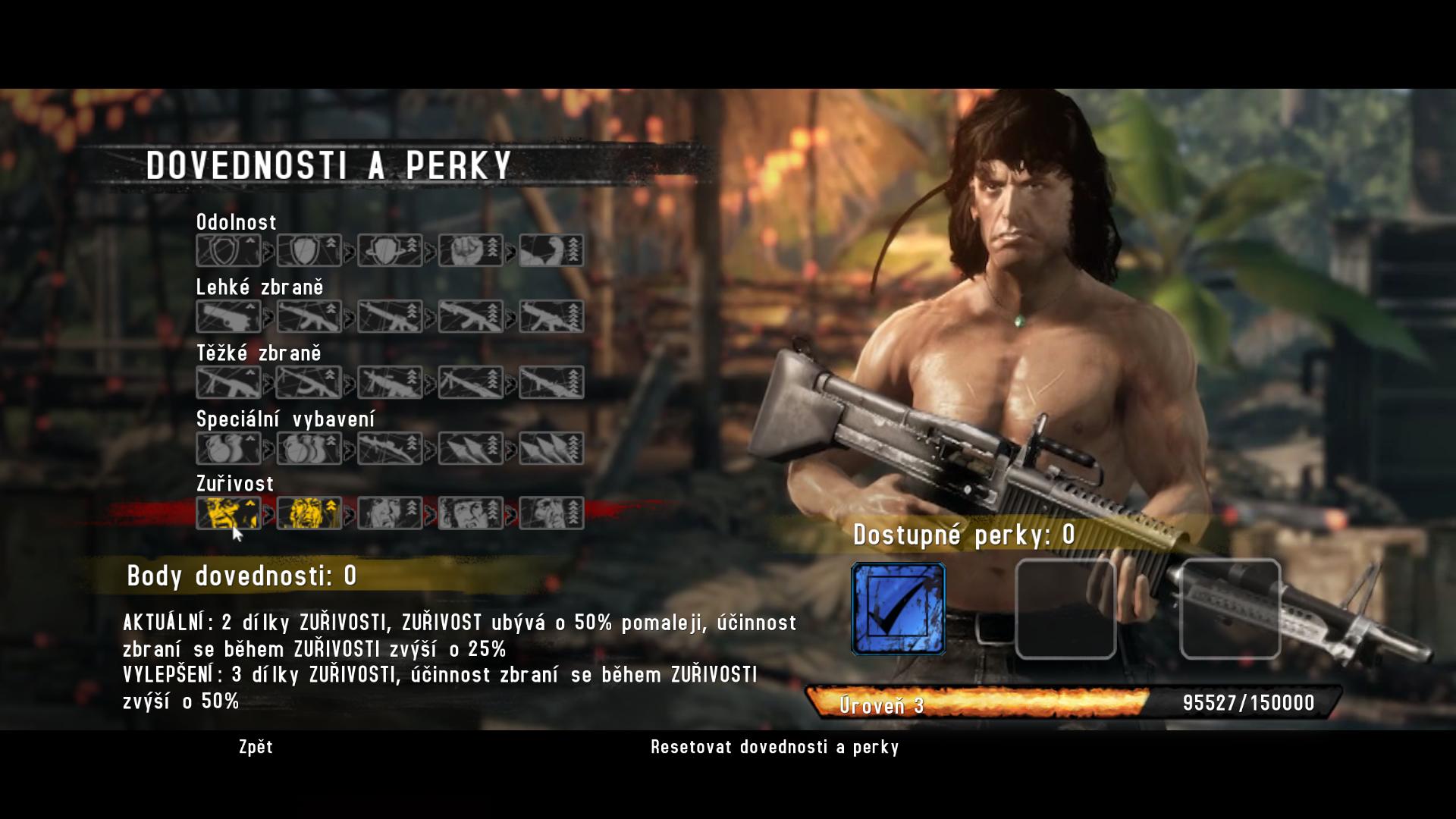Select the Zuřivost category heading

234,484
